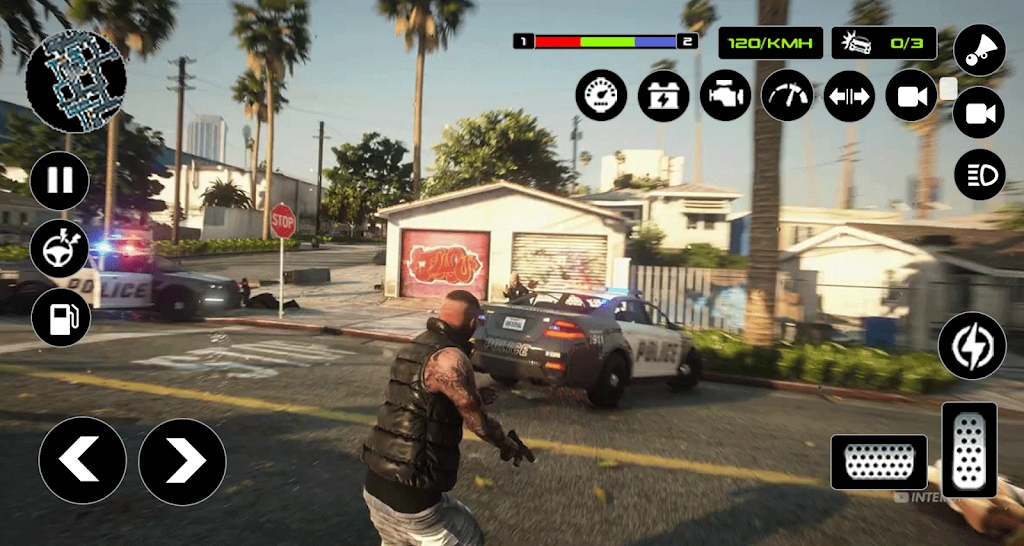1024x546 pixels.
Task: Activate the lightning bolt boost
Action: click(x=971, y=345)
